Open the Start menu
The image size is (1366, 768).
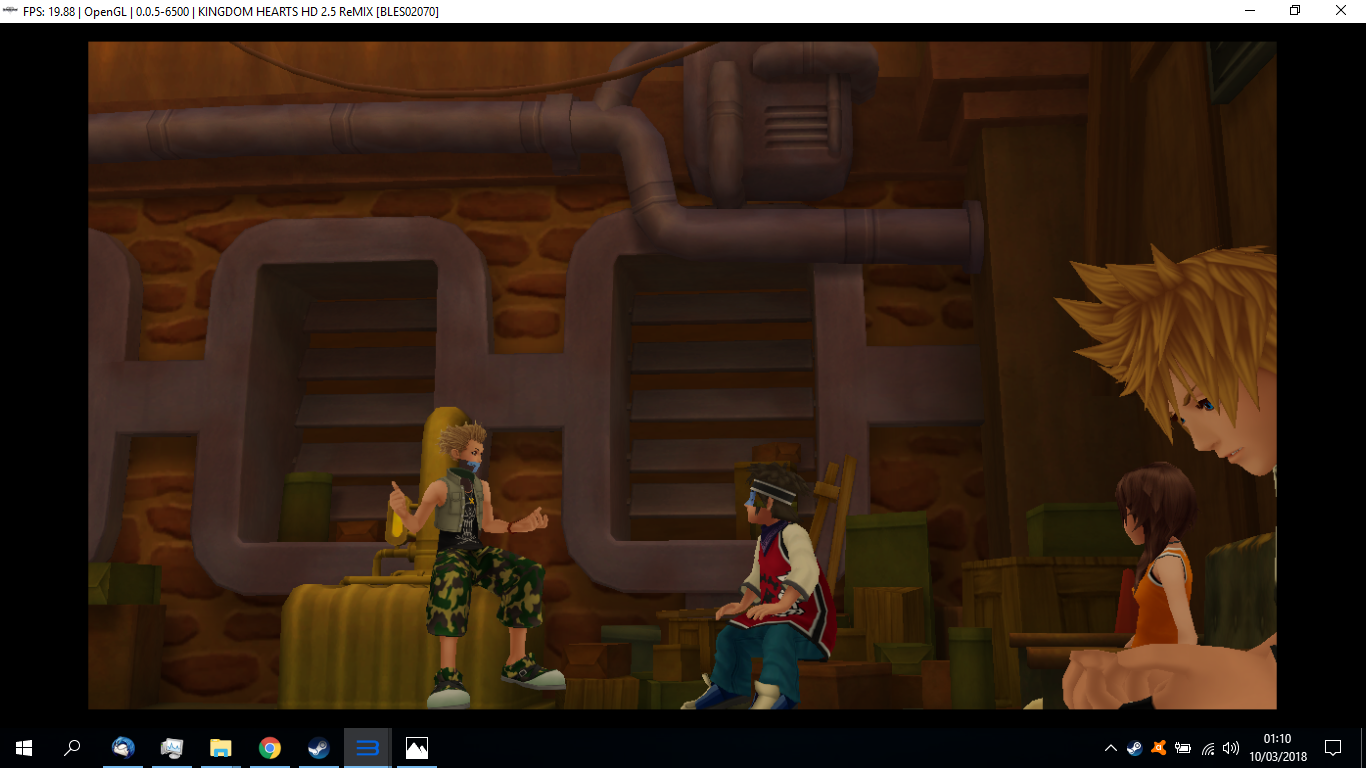tap(22, 747)
